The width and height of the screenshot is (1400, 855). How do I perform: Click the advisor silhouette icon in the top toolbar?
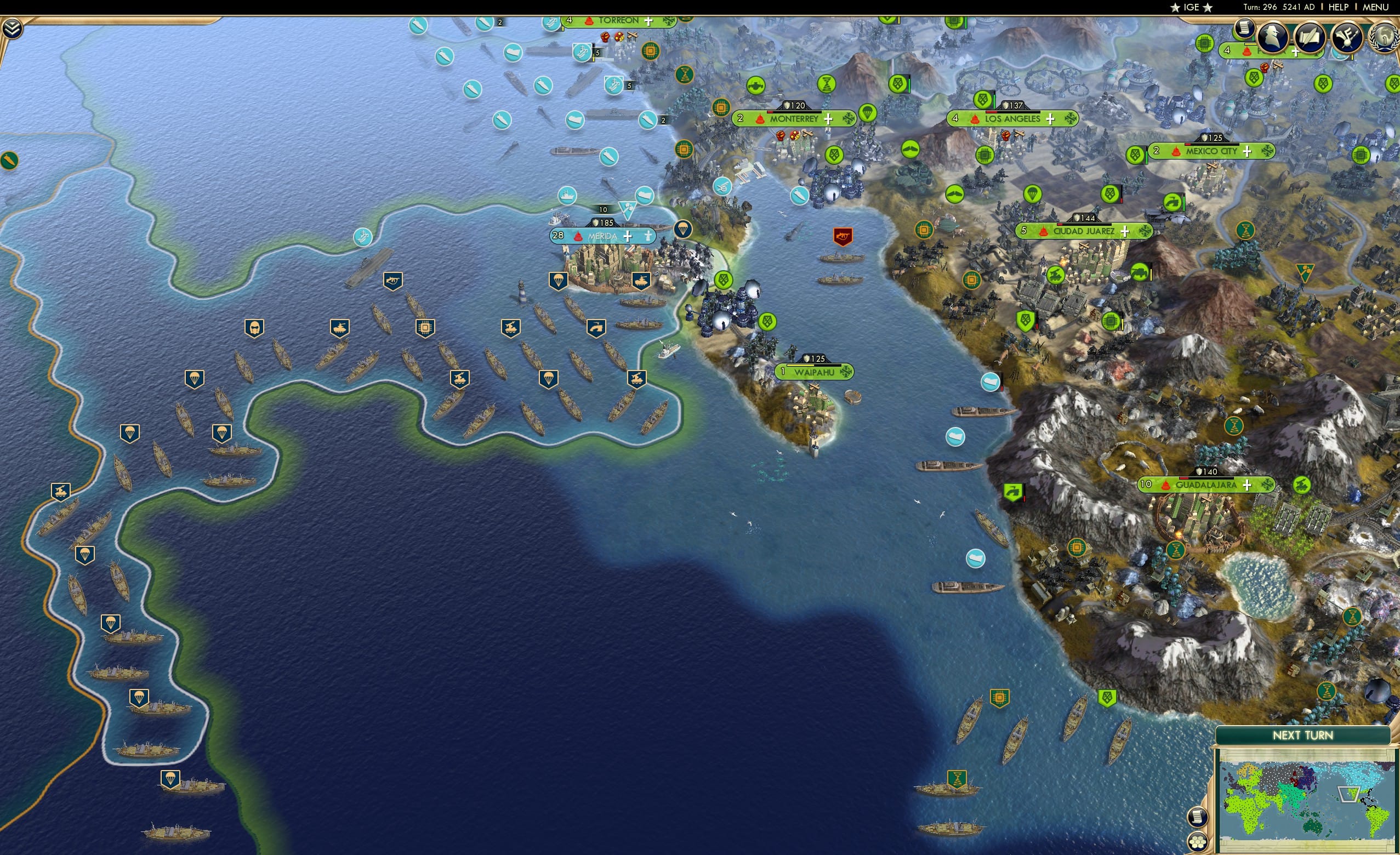click(x=1273, y=37)
